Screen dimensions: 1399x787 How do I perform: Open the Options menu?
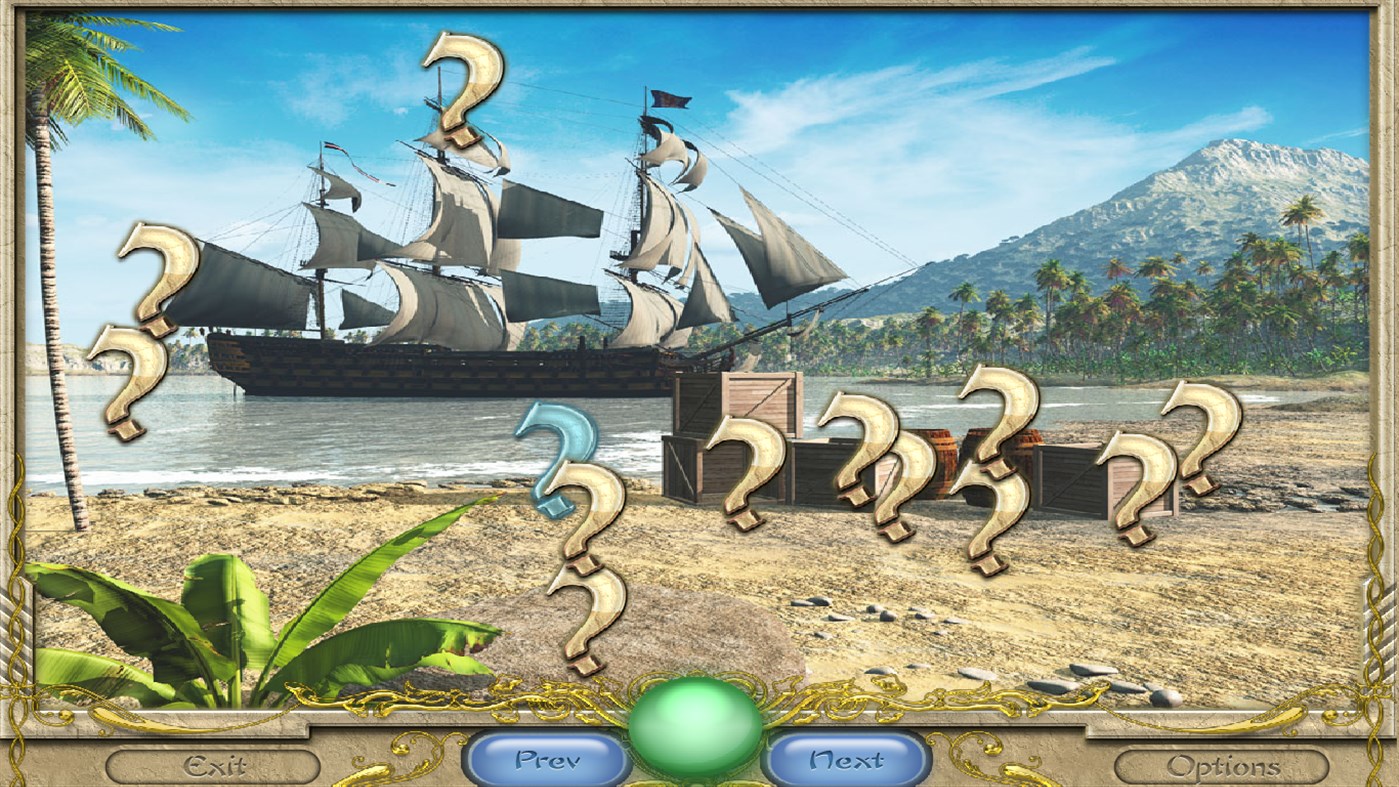(x=1222, y=766)
